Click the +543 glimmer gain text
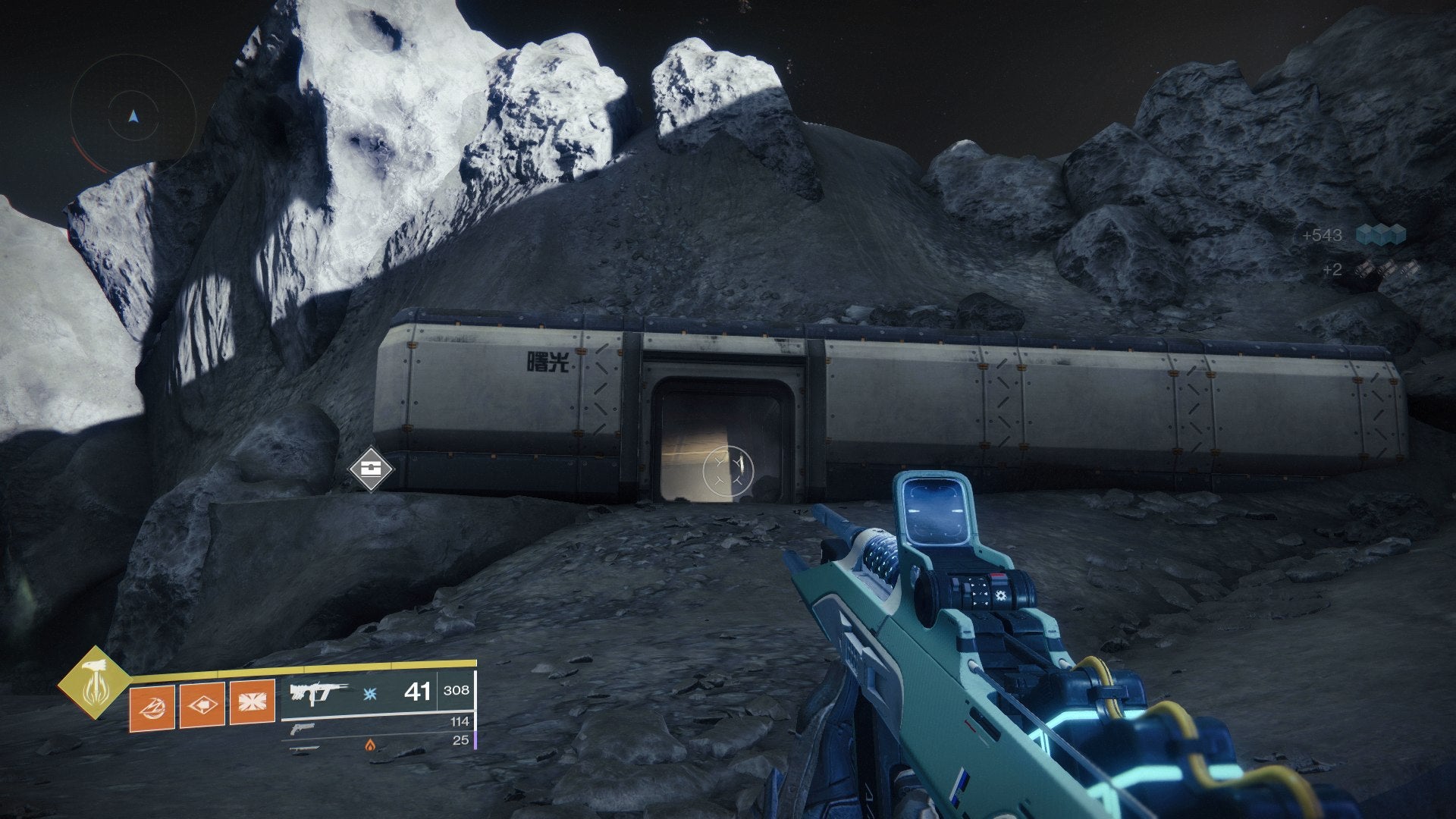This screenshot has height=819, width=1456. (x=1323, y=235)
